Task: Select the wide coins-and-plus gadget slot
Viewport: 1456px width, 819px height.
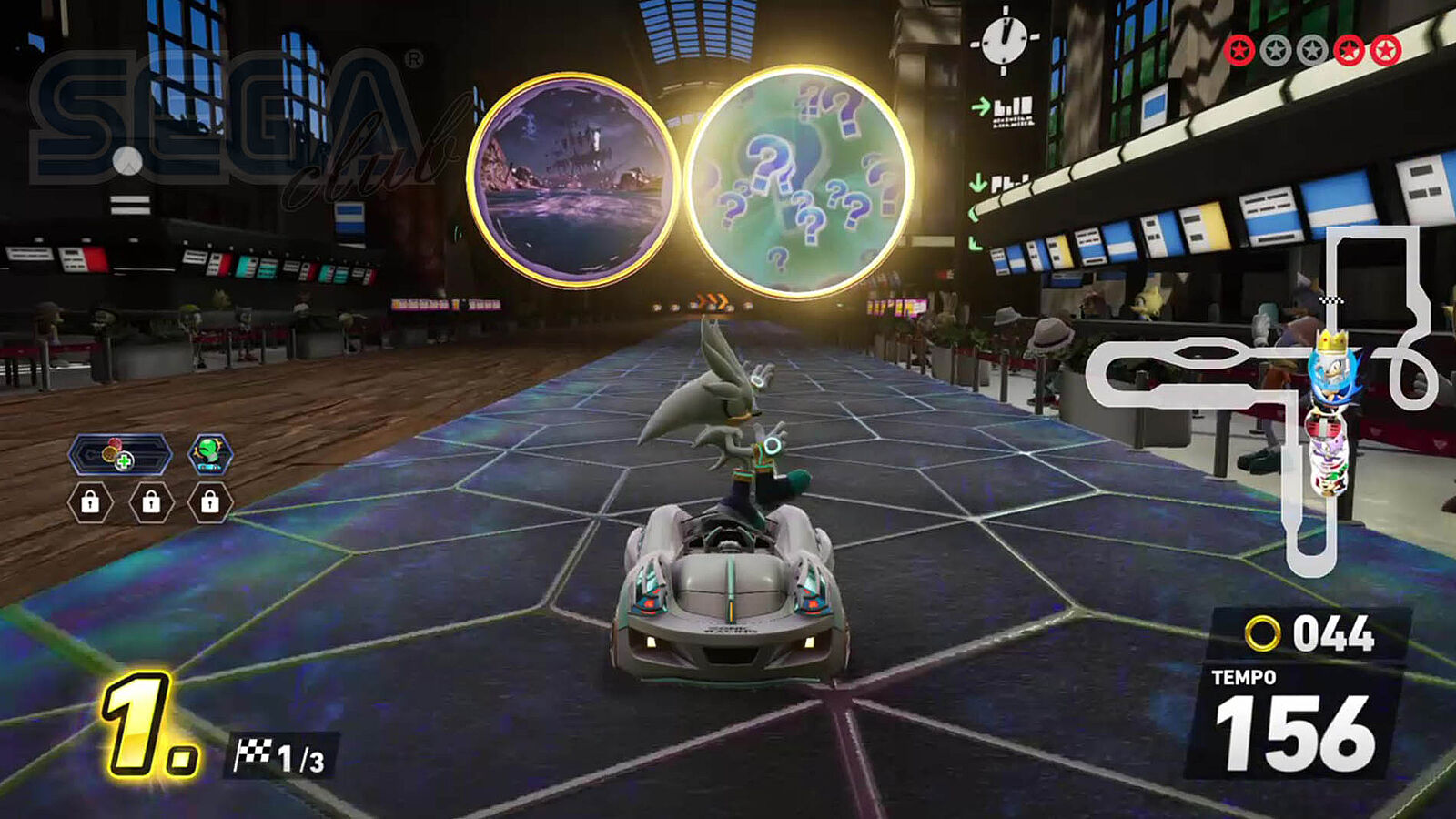Action: (x=120, y=454)
